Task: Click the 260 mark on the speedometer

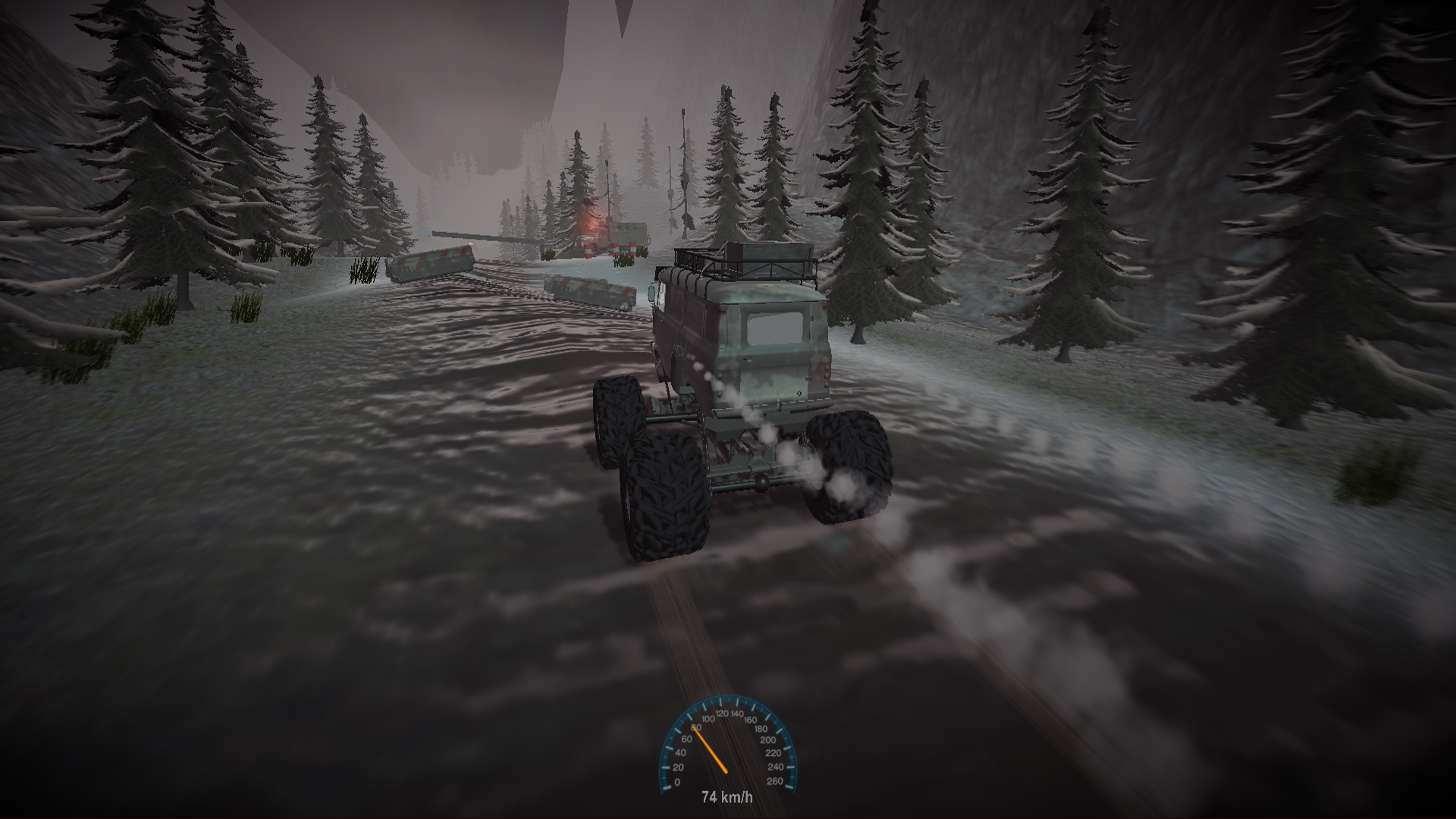Action: coord(775,780)
